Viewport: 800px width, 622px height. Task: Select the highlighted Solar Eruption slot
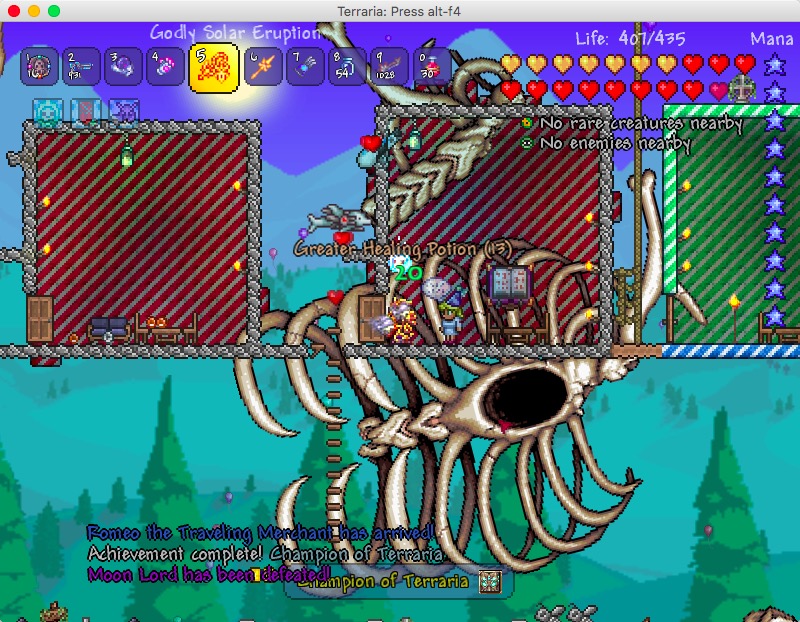pyautogui.click(x=213, y=67)
